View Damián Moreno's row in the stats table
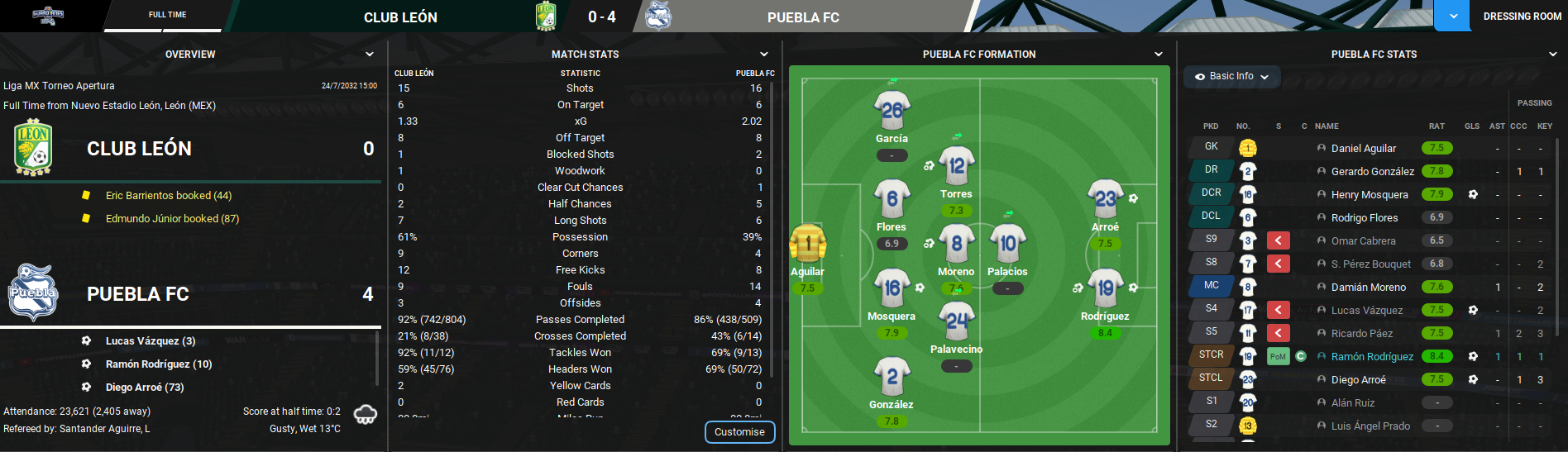 click(1368, 288)
